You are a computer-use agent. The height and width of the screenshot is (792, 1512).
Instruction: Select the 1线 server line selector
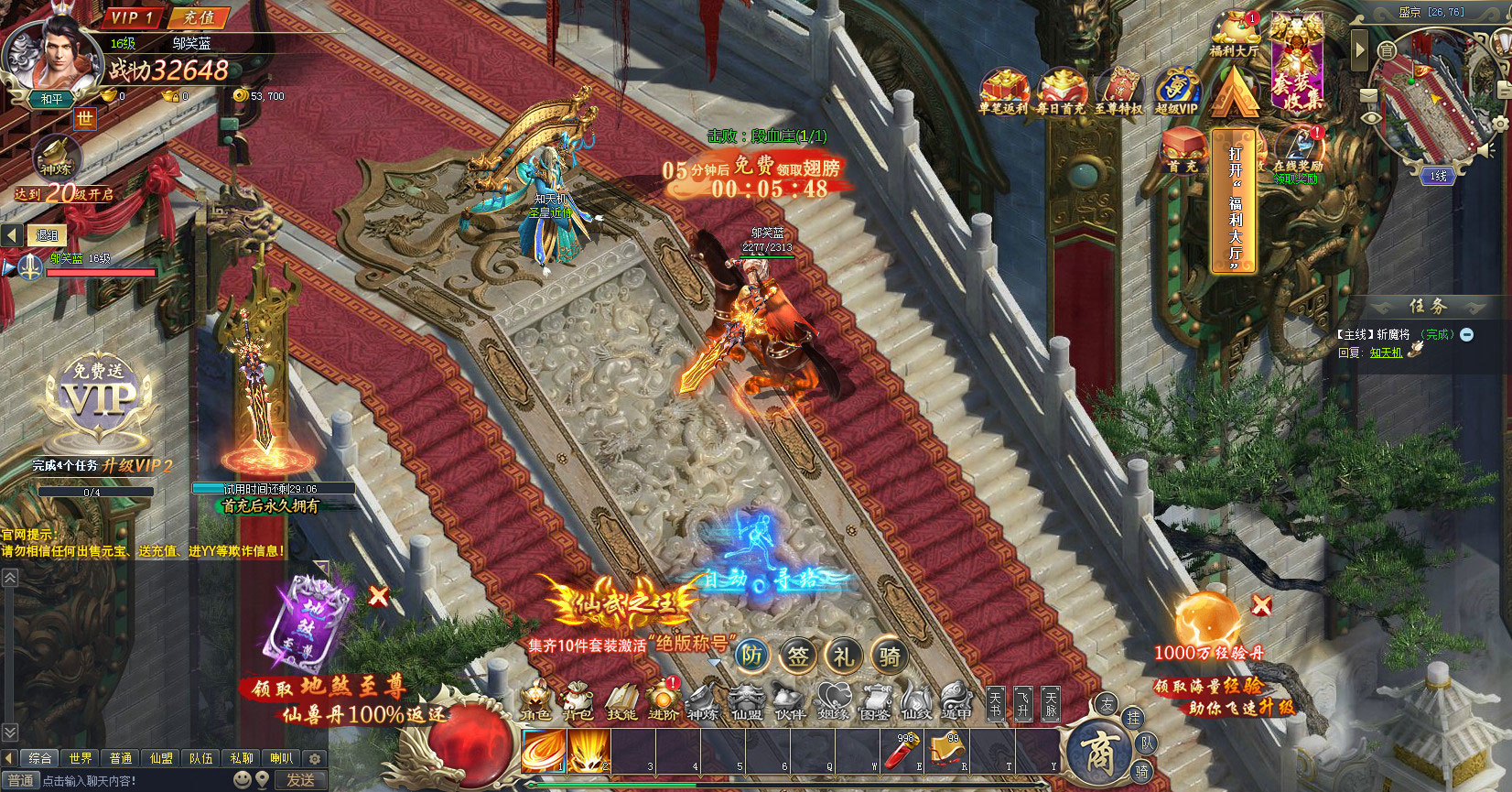coord(1438,176)
